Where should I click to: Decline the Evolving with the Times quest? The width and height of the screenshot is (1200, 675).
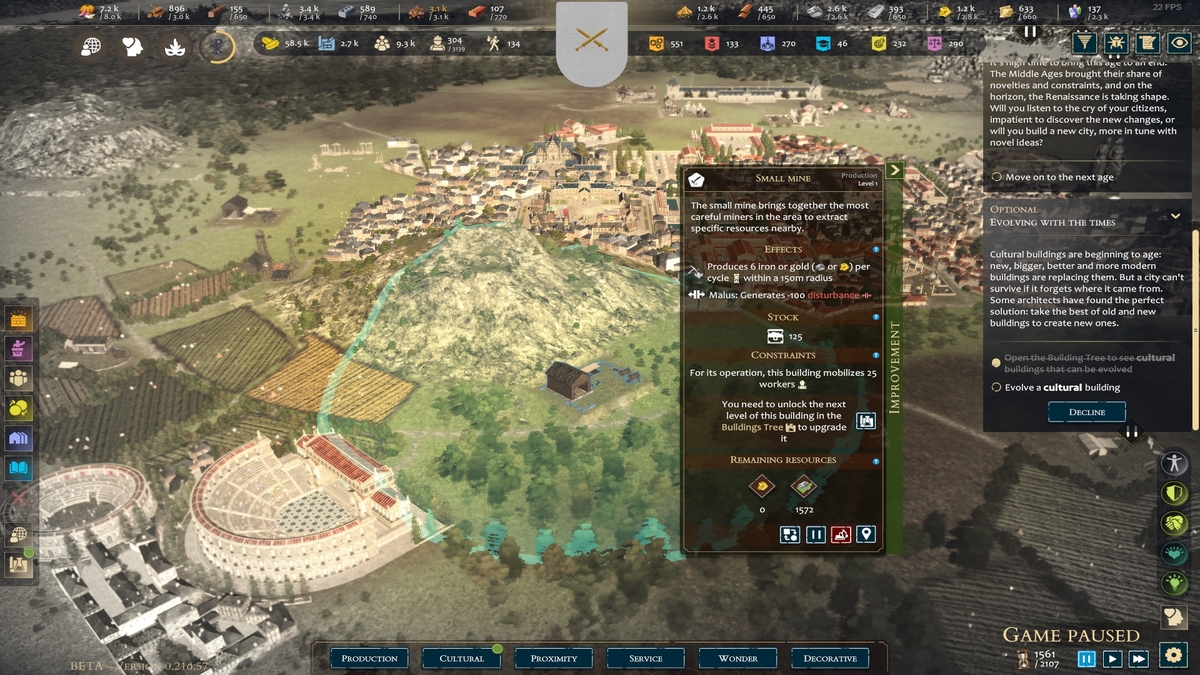coord(1086,412)
